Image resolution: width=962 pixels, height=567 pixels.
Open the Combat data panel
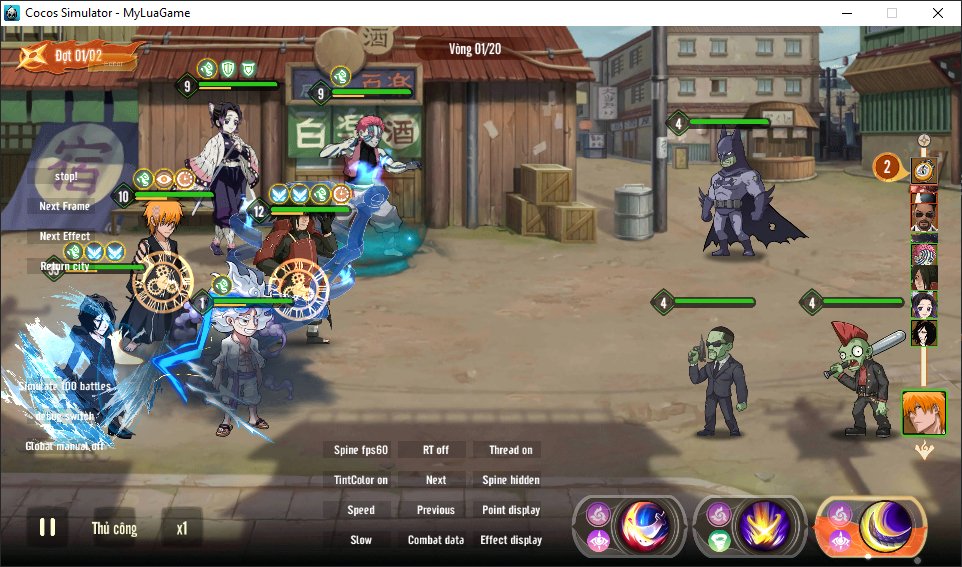tap(436, 540)
